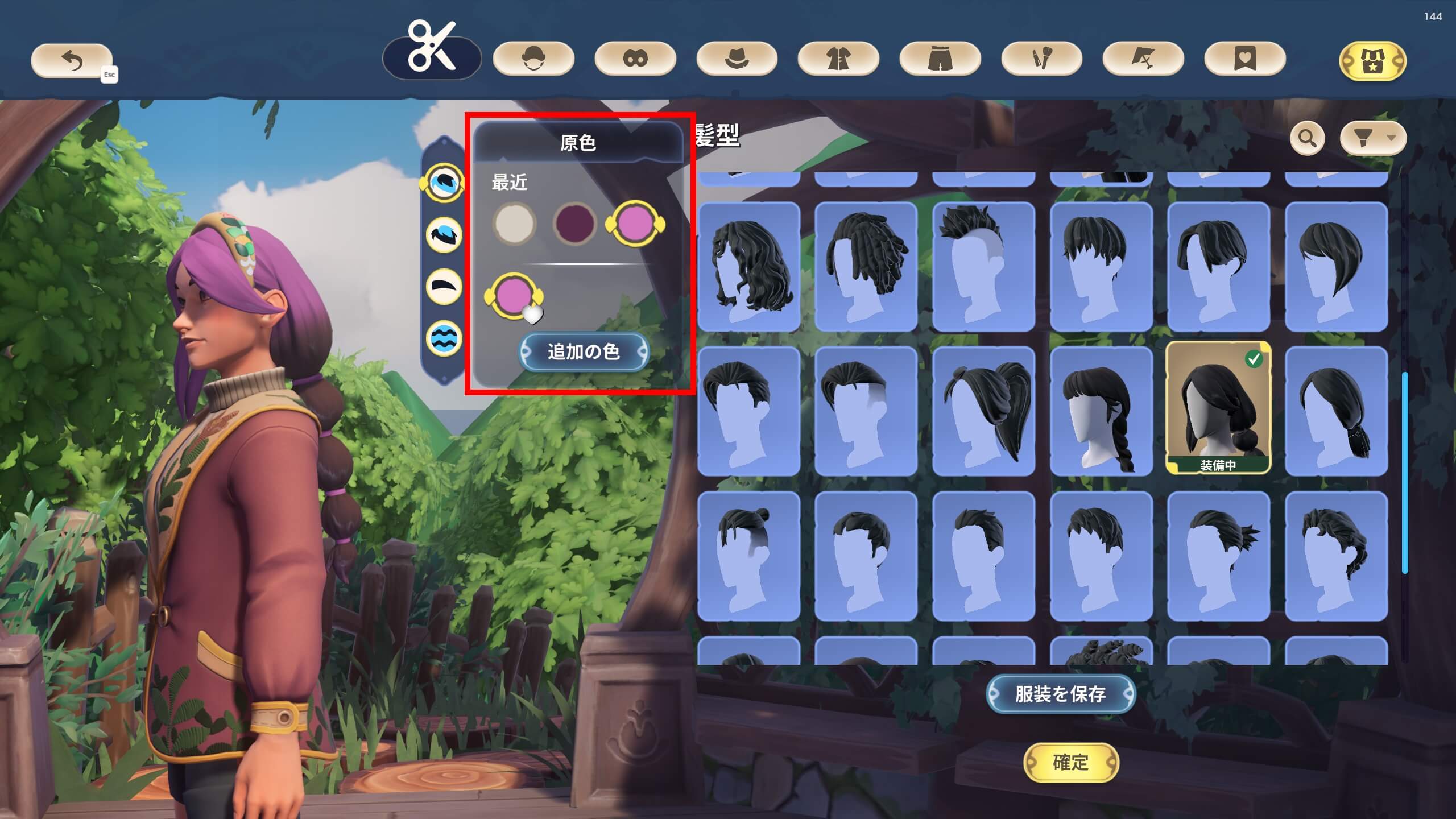Viewport: 1456px width, 819px height.
Task: Open the scissors hairstyle tab
Action: click(432, 57)
